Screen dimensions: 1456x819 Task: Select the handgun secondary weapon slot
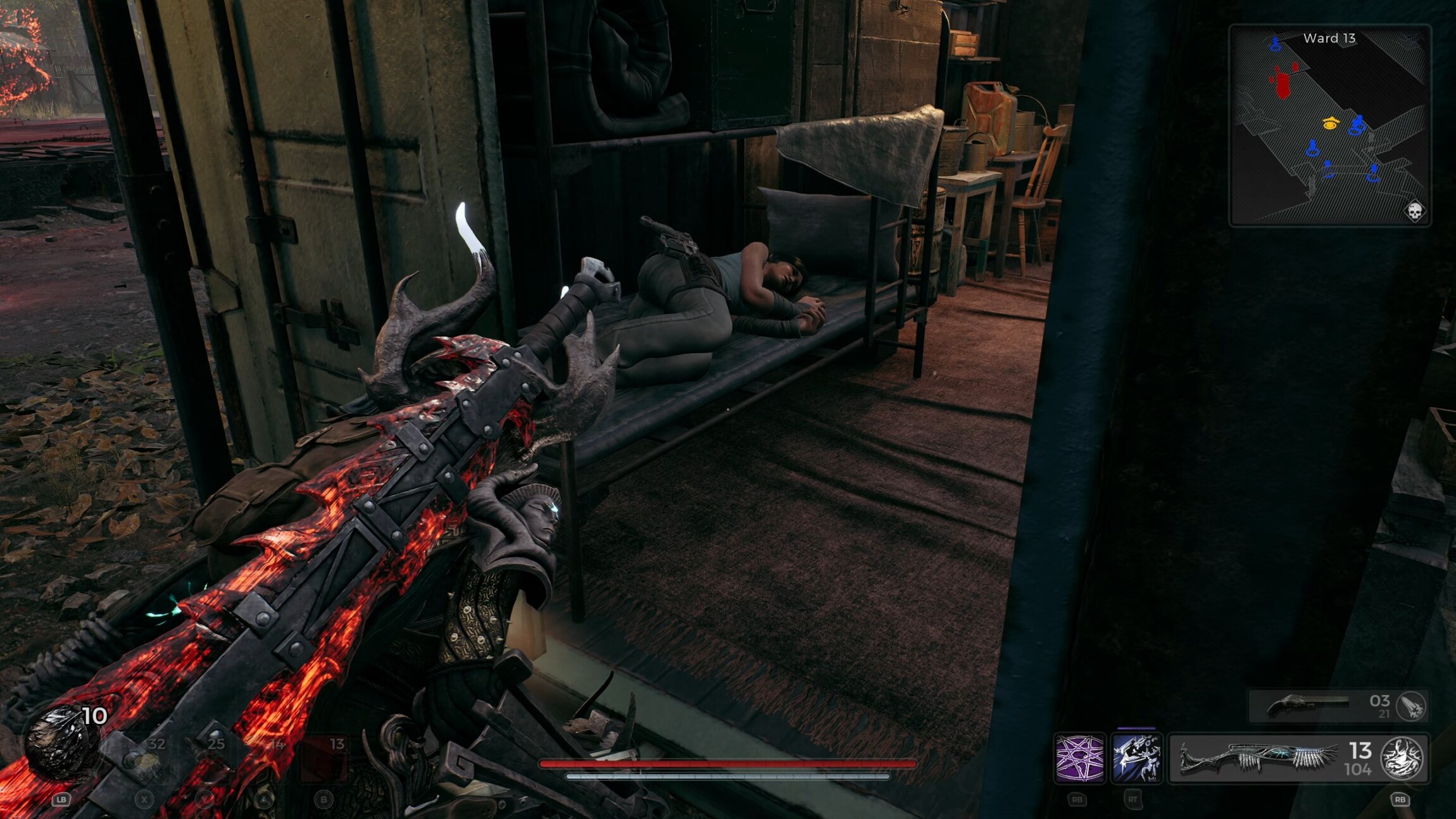[x=1304, y=705]
